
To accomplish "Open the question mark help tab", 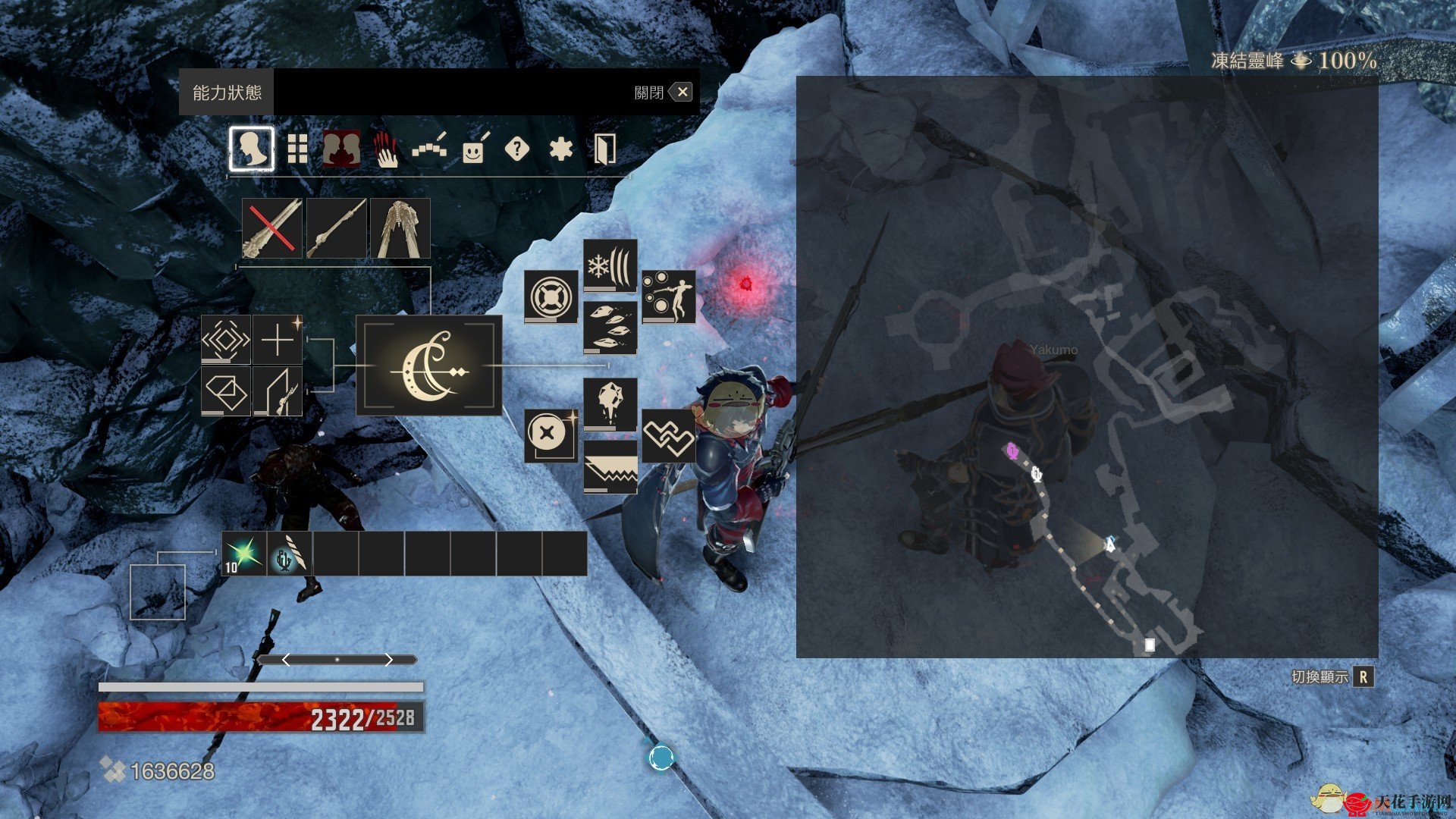I will pos(516,149).
